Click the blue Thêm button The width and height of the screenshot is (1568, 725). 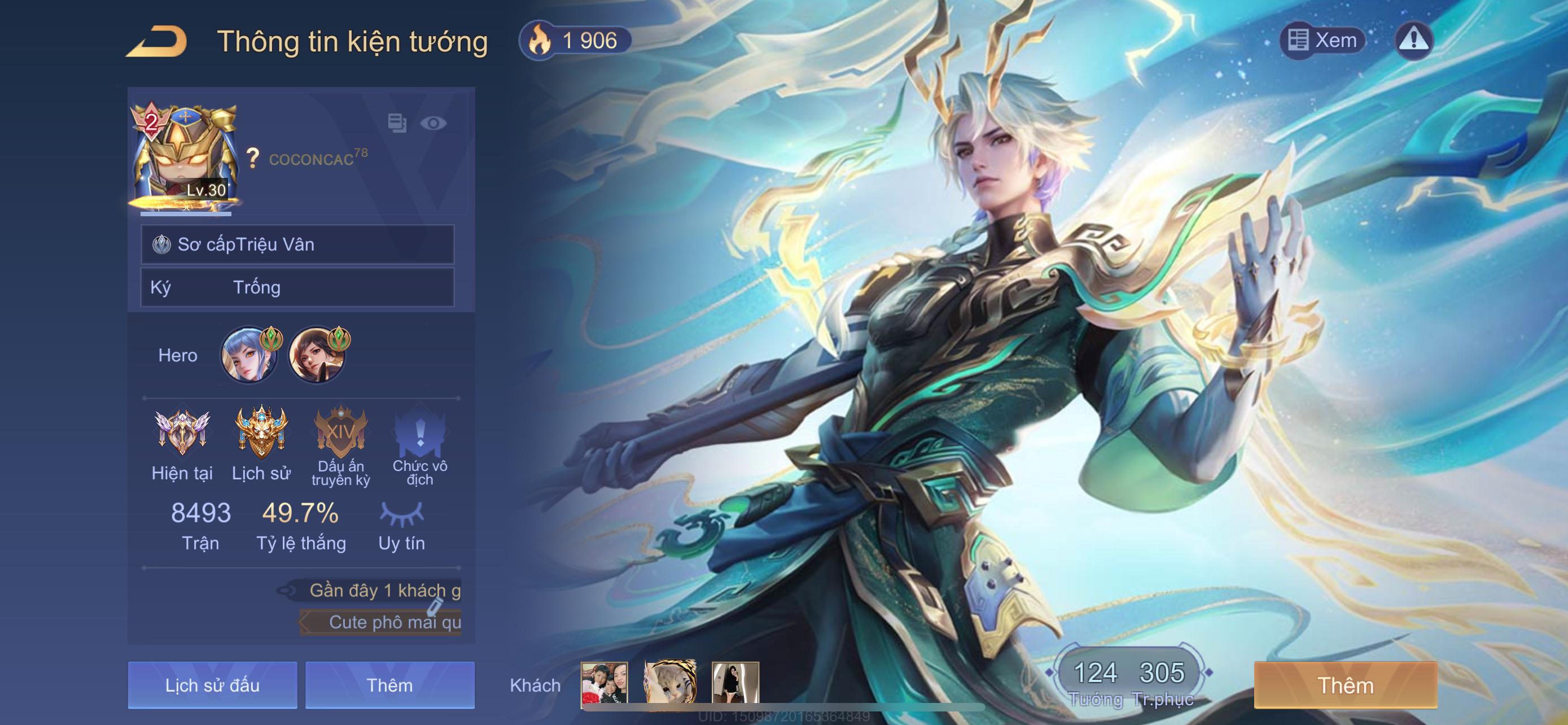pyautogui.click(x=389, y=685)
